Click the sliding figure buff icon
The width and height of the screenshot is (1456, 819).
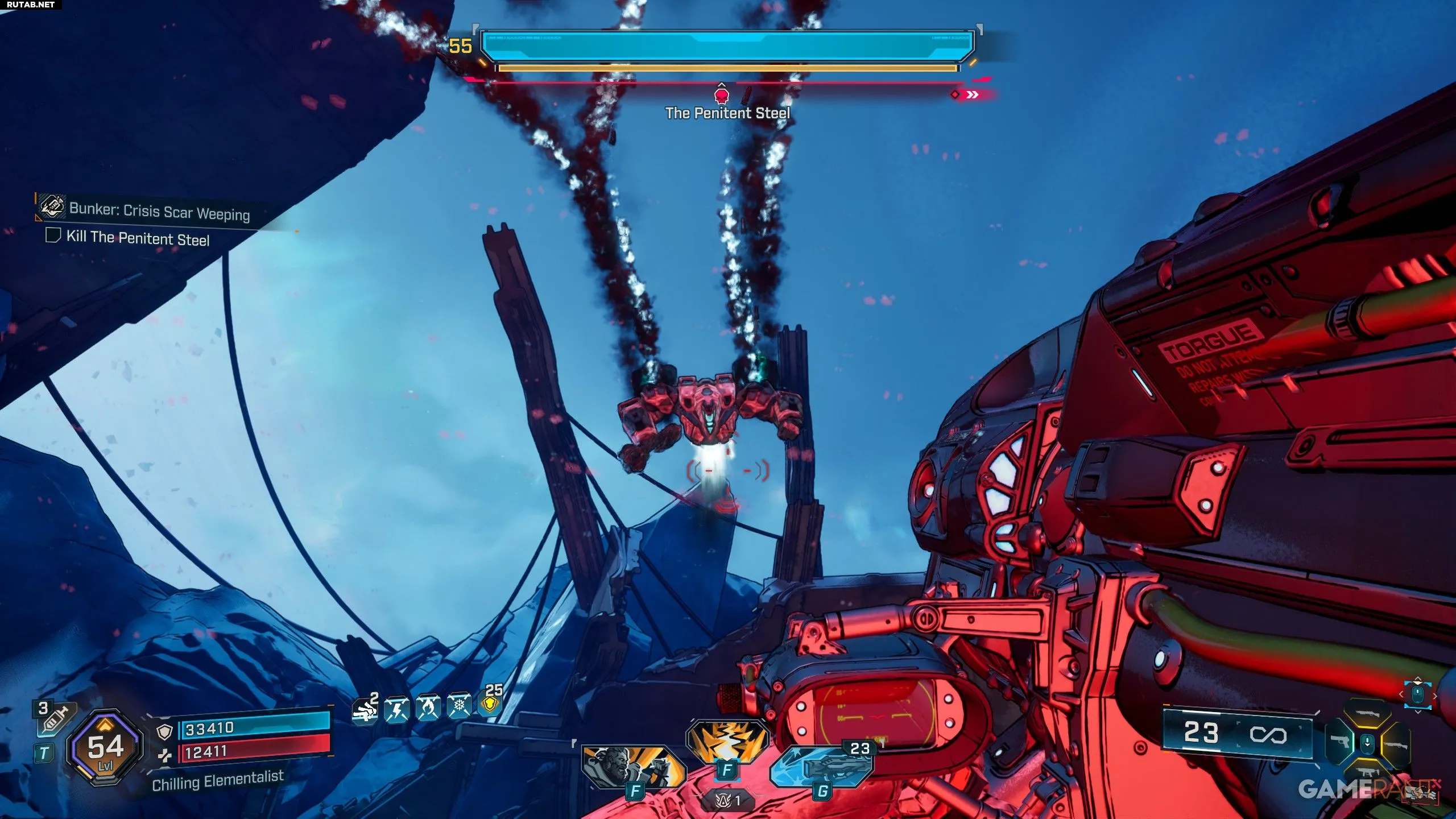[365, 710]
